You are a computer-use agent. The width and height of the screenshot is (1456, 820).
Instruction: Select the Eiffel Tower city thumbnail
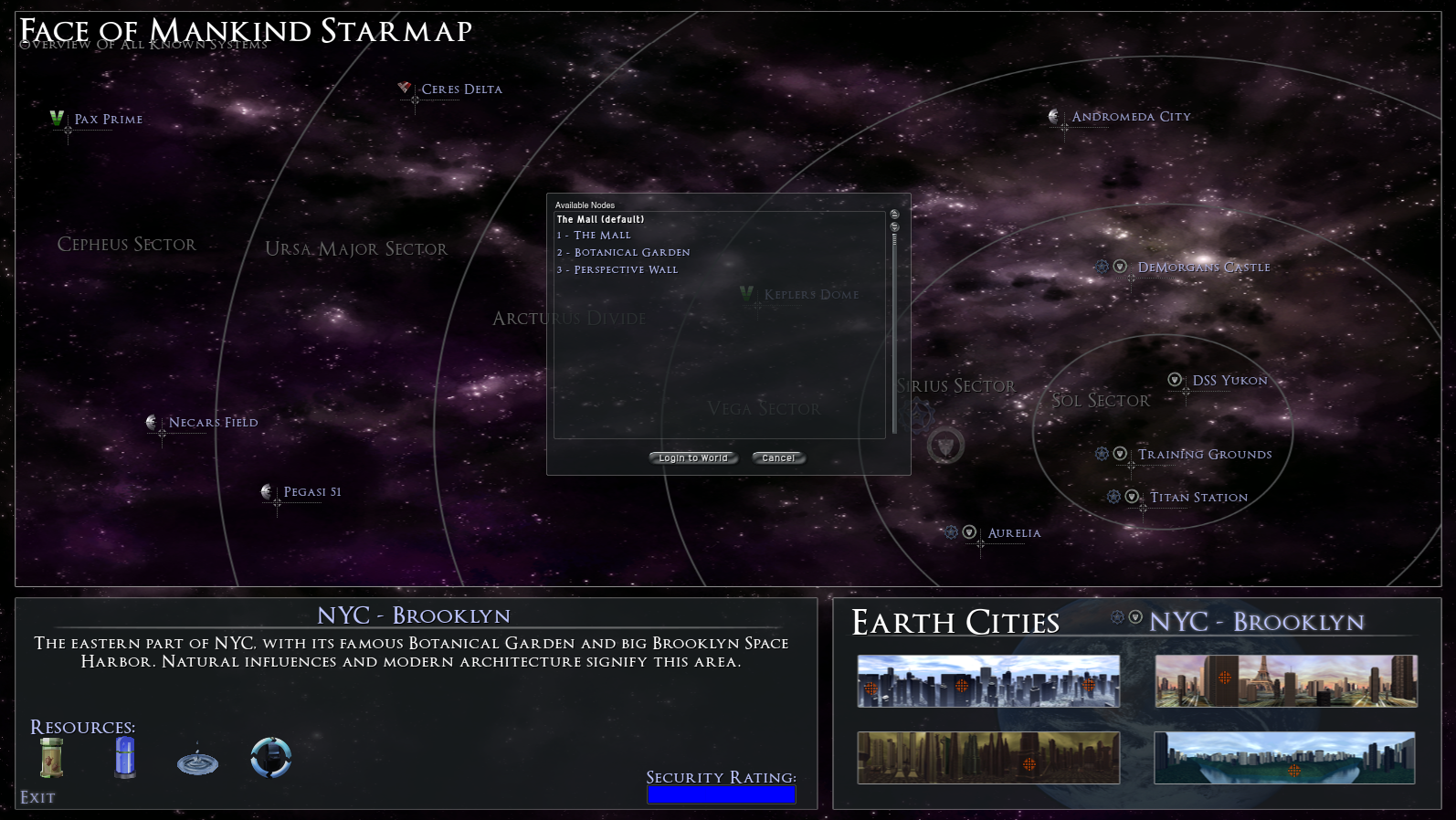(1286, 681)
